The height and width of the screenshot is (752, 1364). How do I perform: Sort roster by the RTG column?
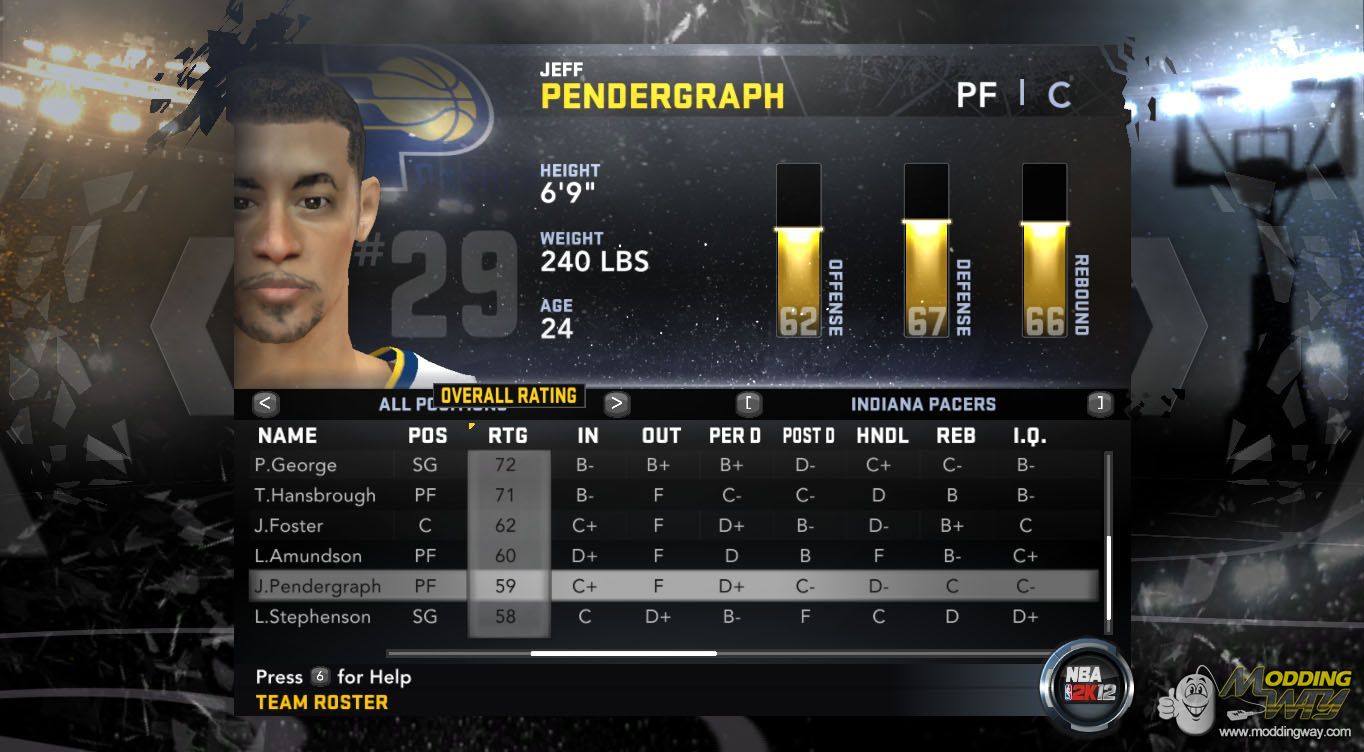click(507, 436)
